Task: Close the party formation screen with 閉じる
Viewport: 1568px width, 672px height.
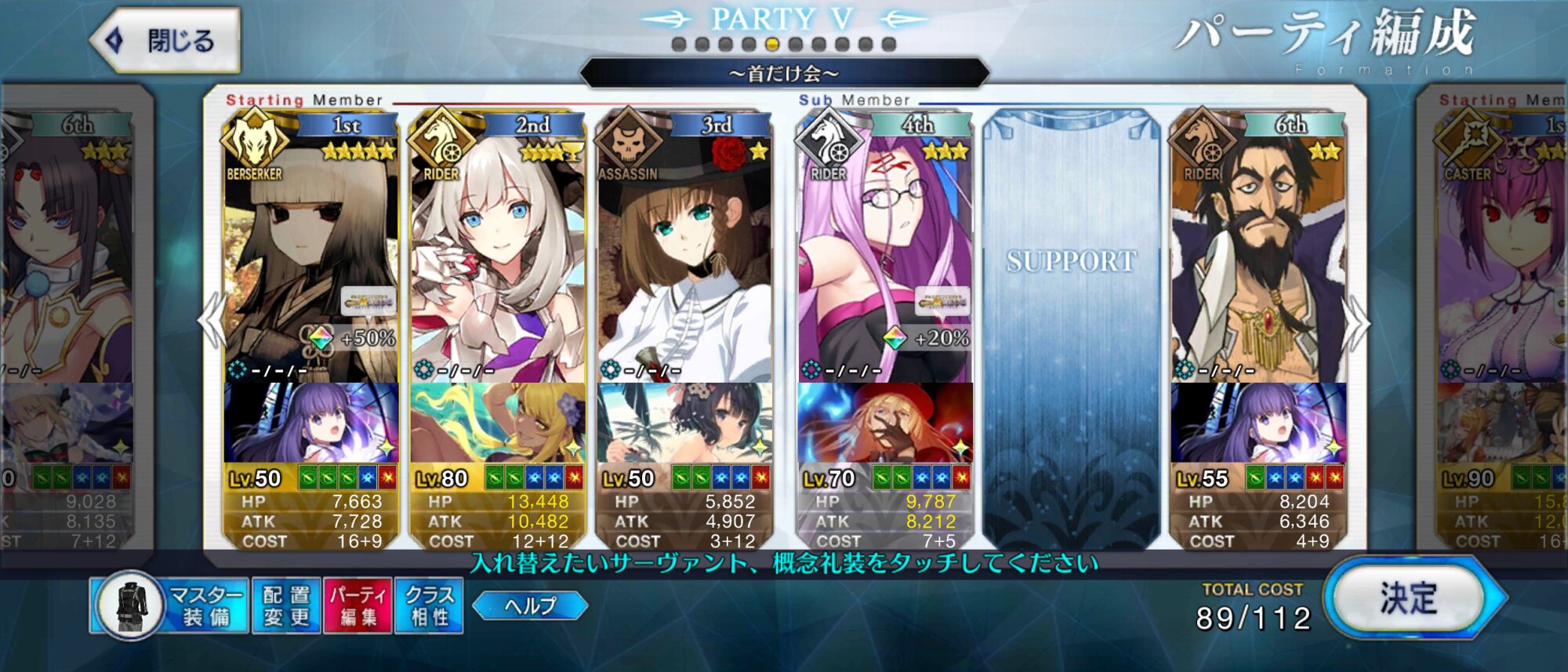Action: 166,41
